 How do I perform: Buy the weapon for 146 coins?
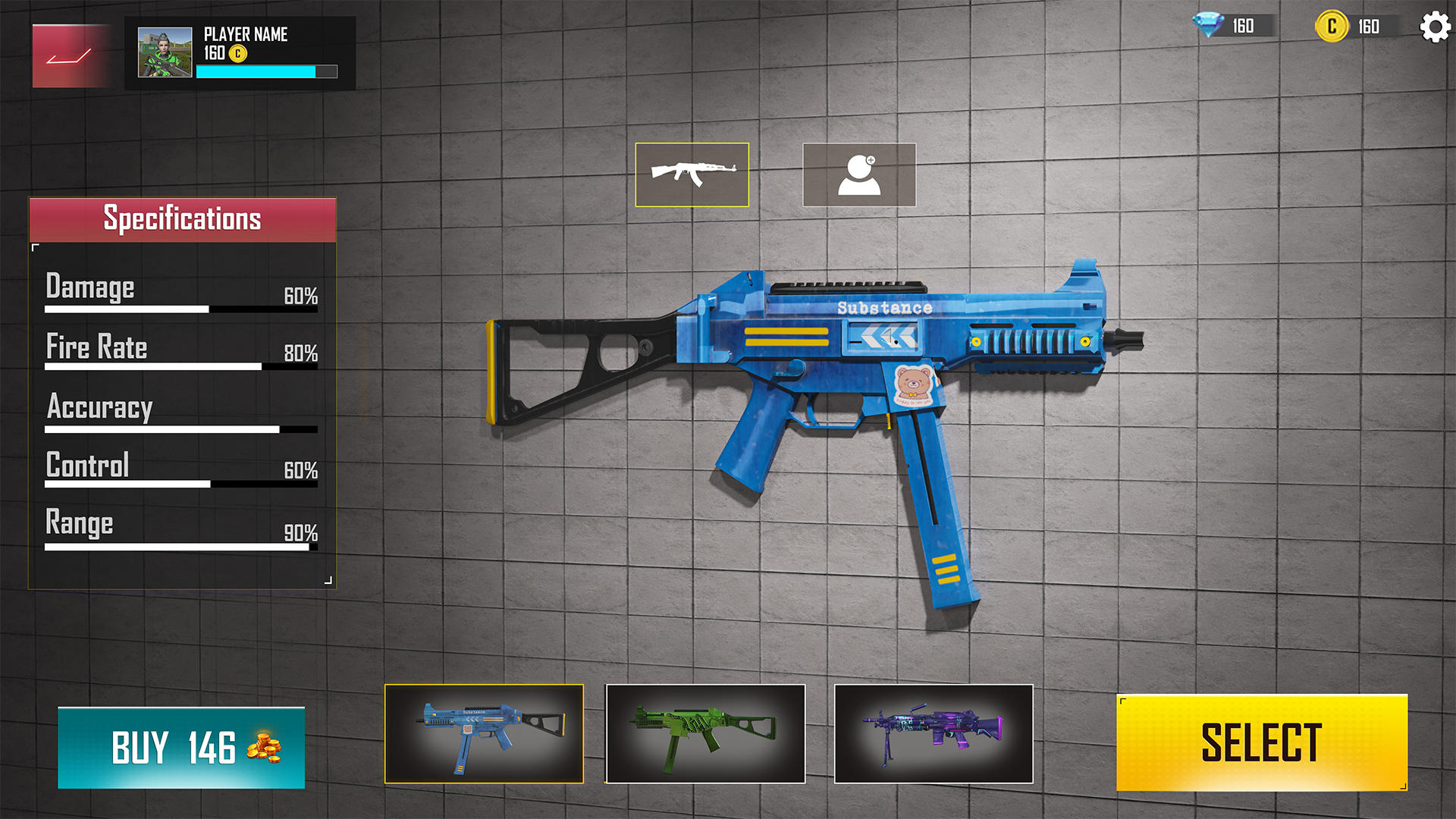pos(181,748)
